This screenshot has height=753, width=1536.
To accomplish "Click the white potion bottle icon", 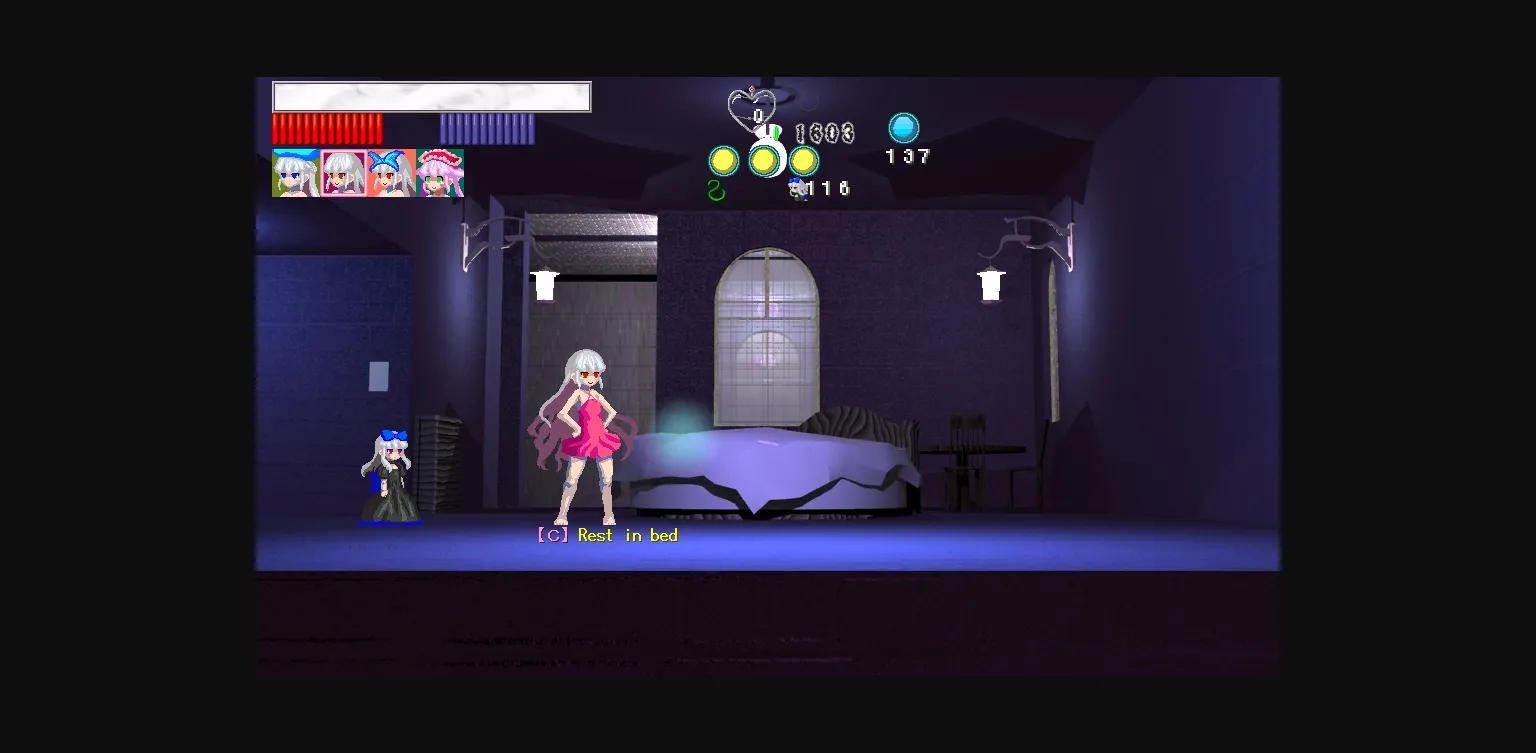I will pyautogui.click(x=768, y=138).
